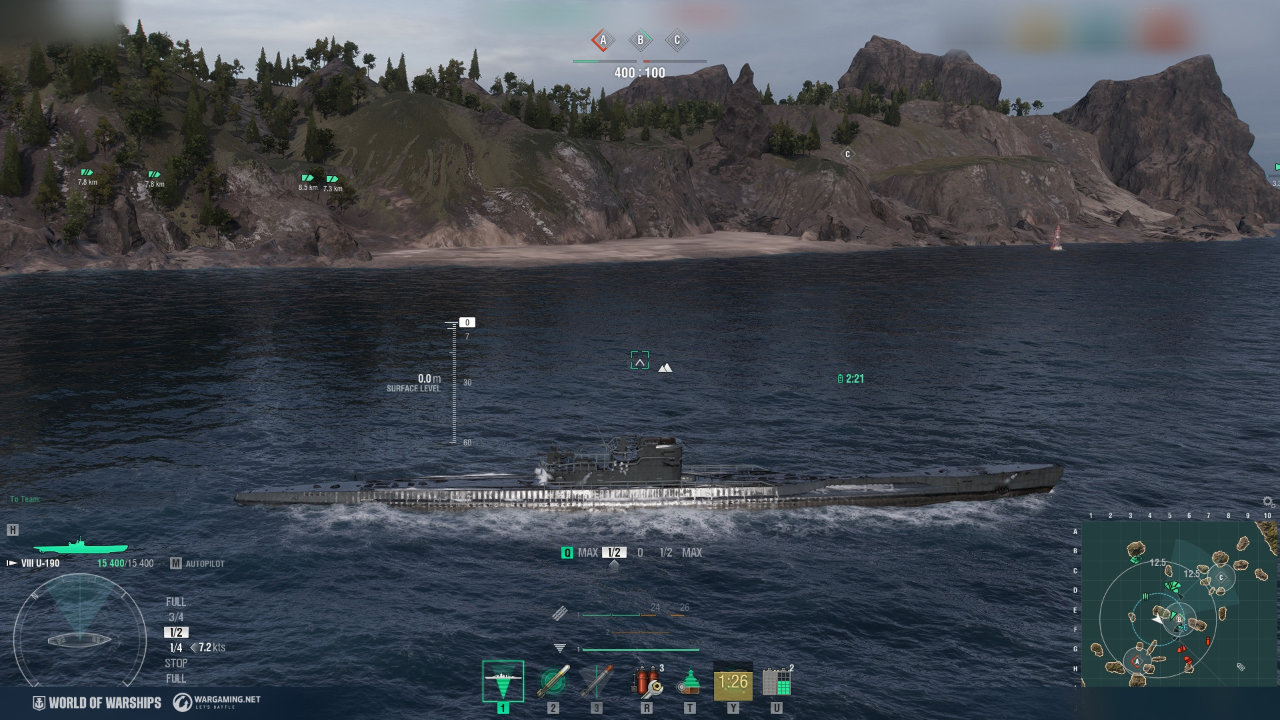
Task: Click capture point B indicator at top
Action: (640, 41)
